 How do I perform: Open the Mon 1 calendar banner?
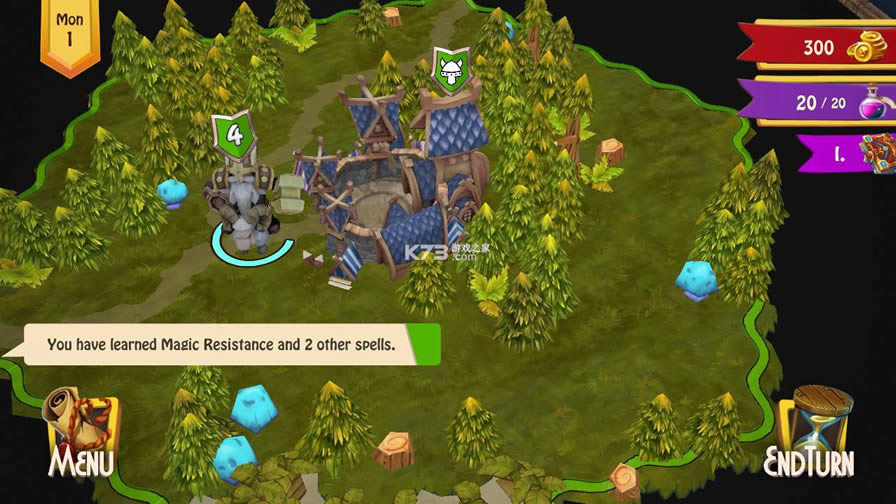69,35
